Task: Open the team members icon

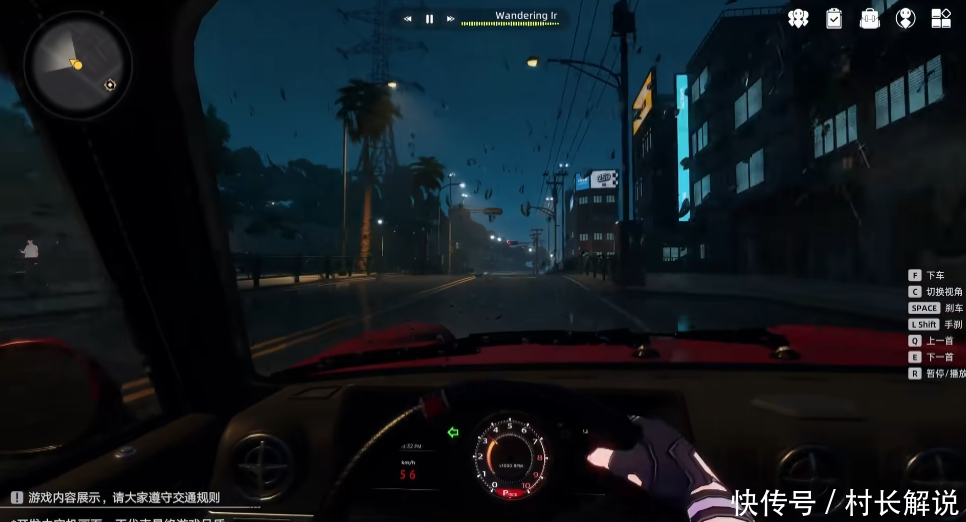Action: coord(797,18)
